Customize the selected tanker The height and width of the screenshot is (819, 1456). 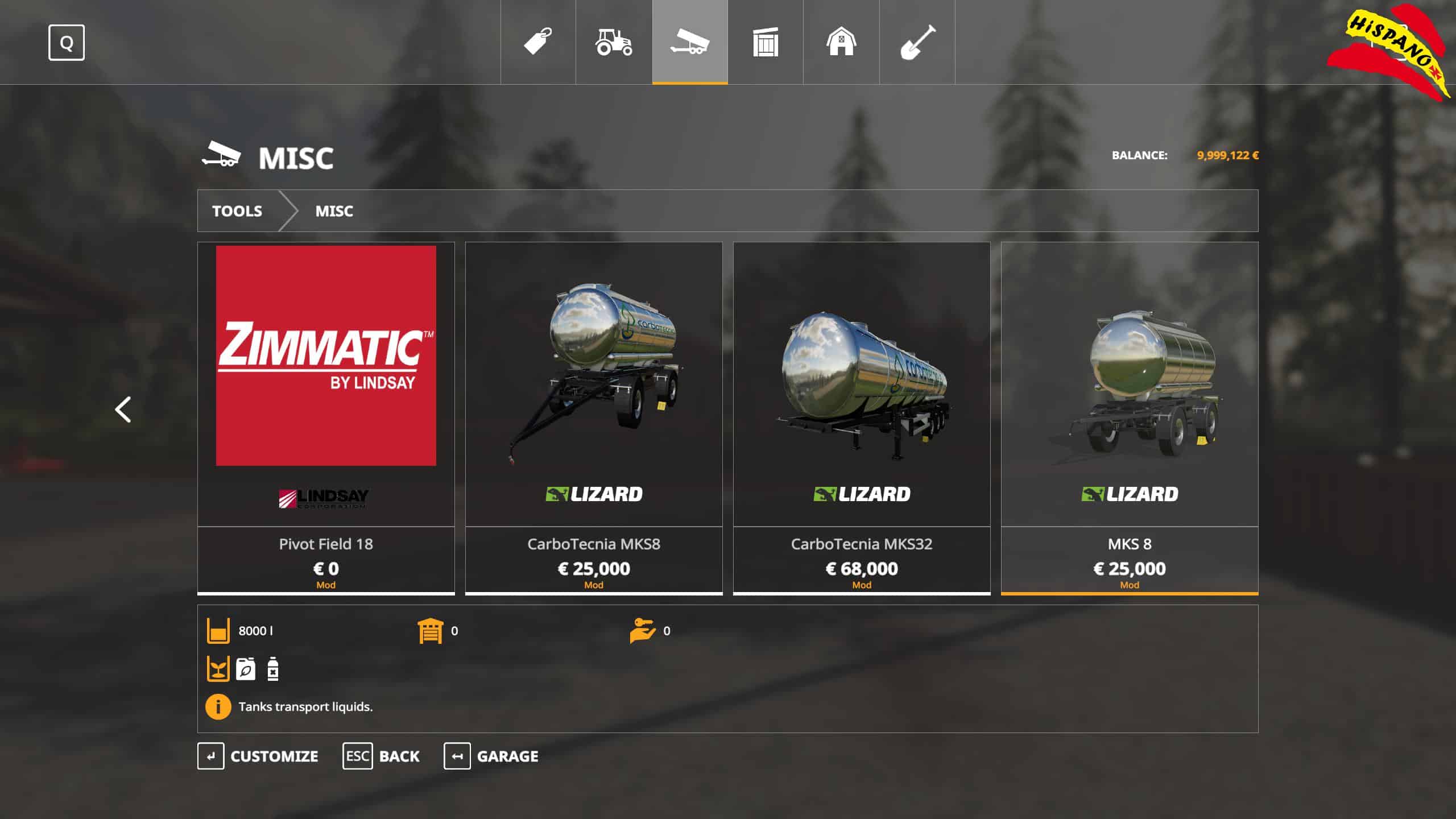pyautogui.click(x=258, y=756)
